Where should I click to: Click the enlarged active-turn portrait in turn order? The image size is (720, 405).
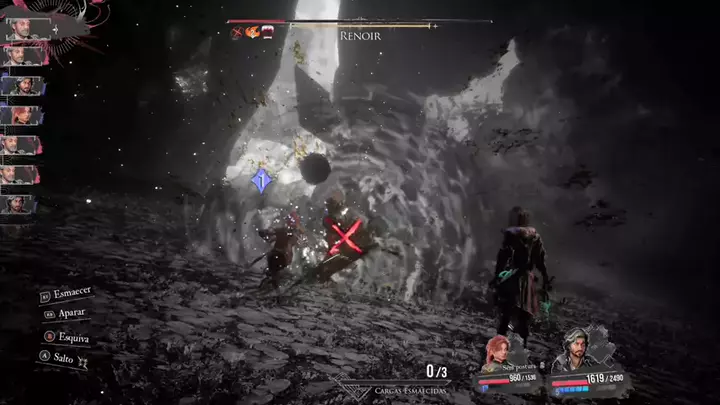pyautogui.click(x=22, y=30)
